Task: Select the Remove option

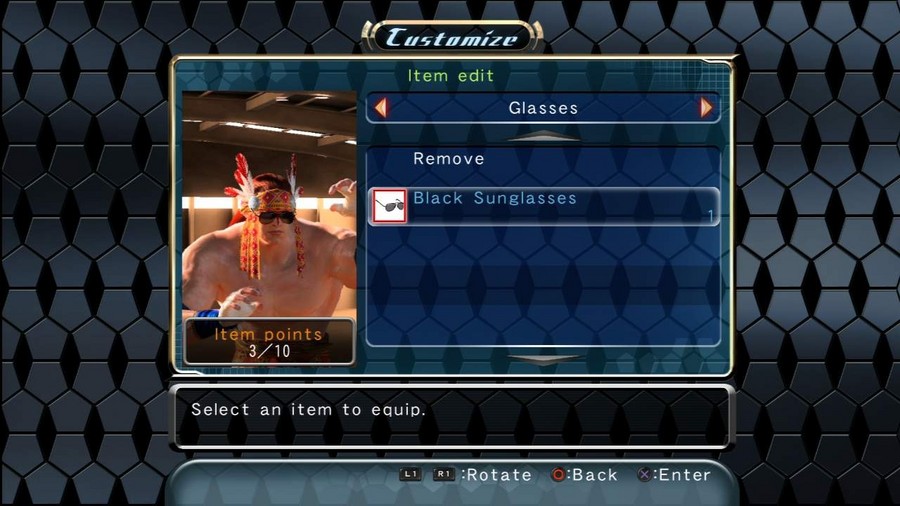Action: [449, 159]
